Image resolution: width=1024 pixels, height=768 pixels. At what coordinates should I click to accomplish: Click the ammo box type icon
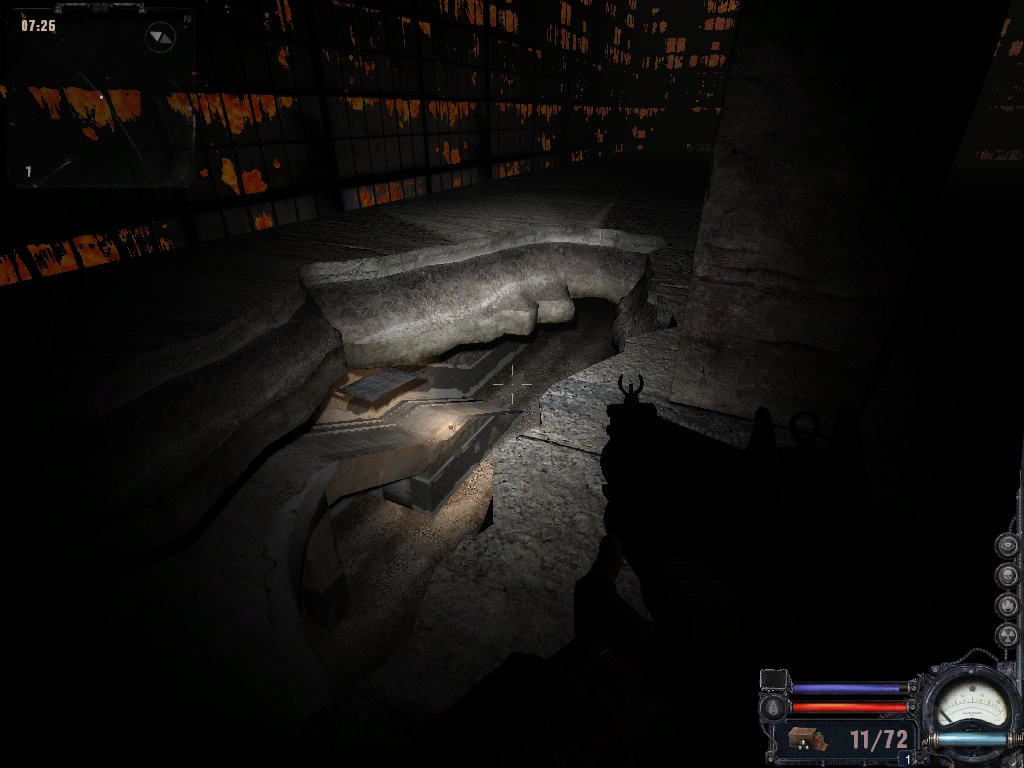click(806, 741)
